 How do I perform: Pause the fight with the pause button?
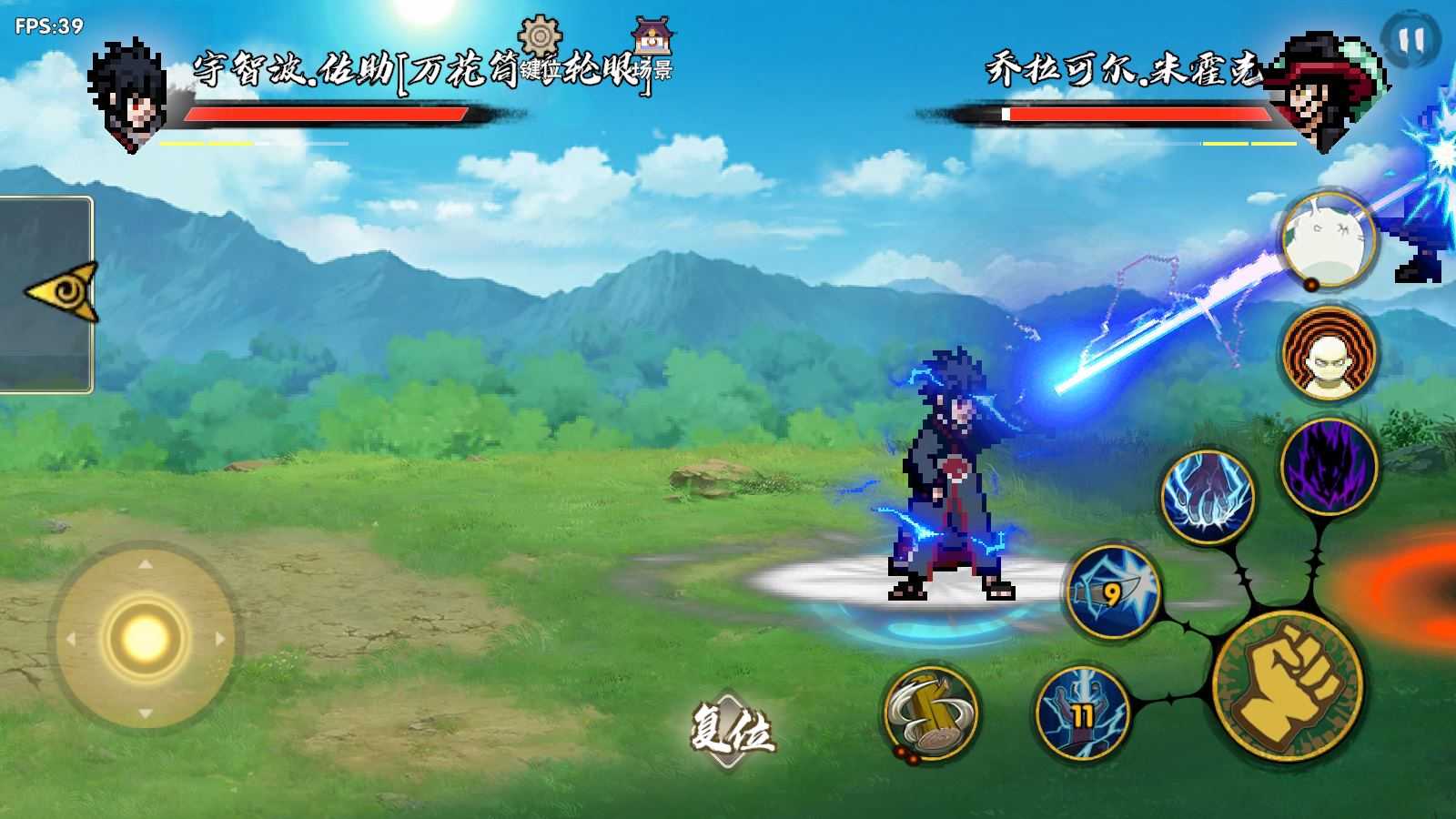pos(1410,40)
